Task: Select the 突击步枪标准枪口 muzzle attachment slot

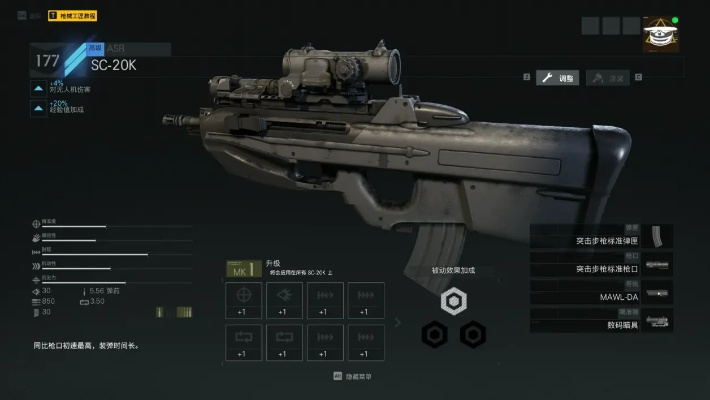Action: click(x=602, y=268)
